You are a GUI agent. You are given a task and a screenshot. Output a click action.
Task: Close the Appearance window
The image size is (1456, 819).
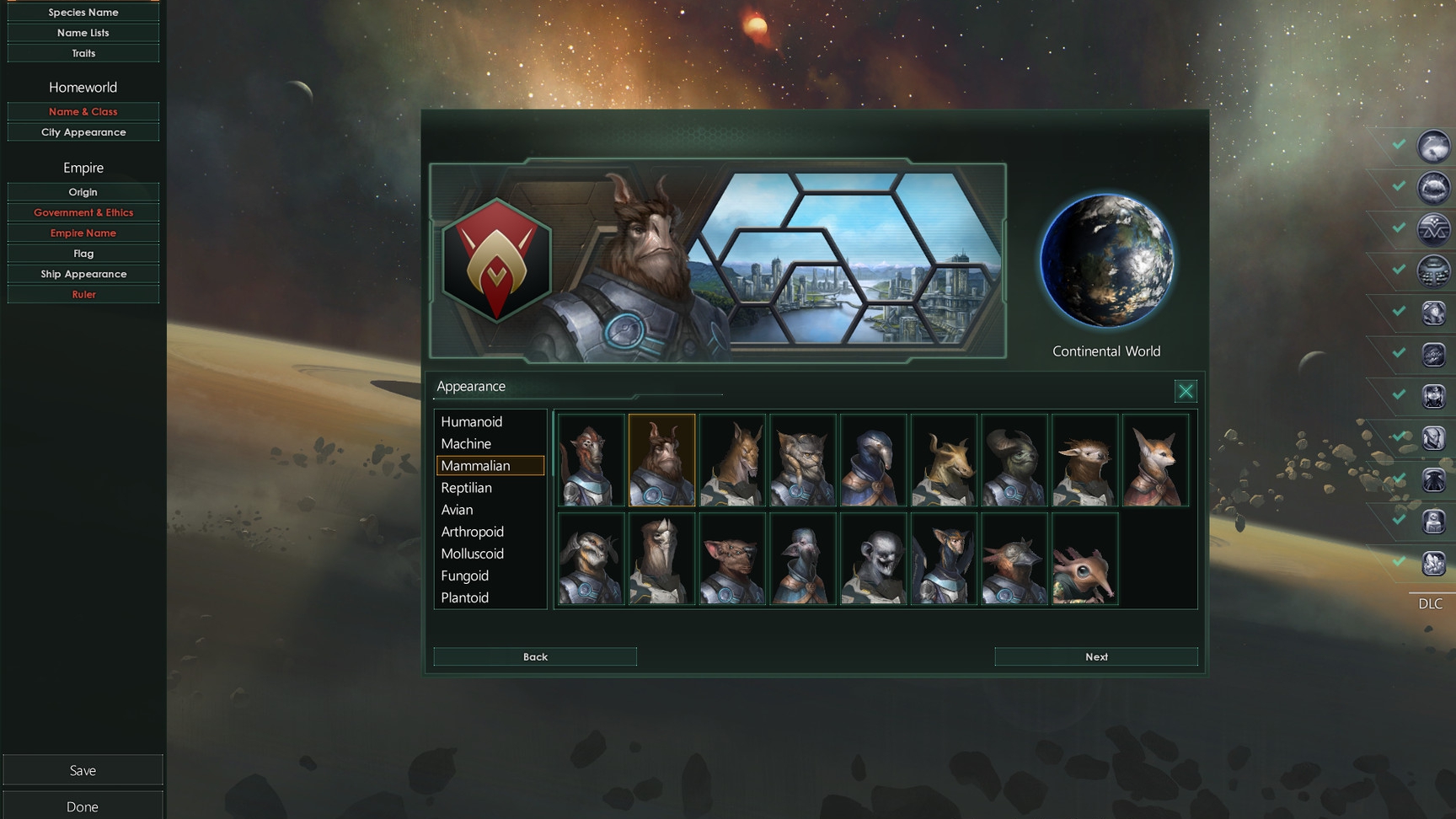coord(1186,391)
